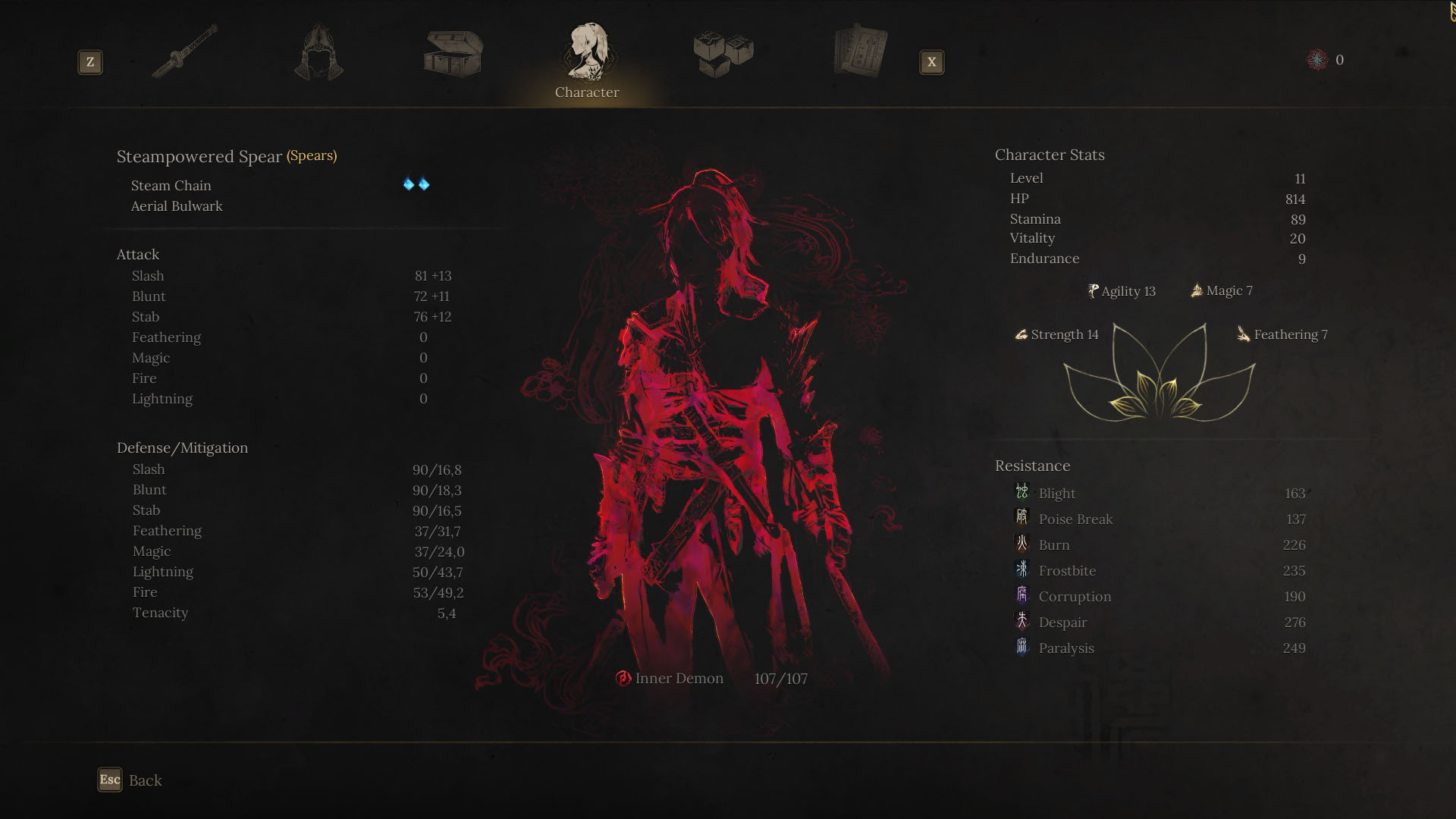Select the armor hood tab
The width and height of the screenshot is (1456, 819).
pos(318,52)
